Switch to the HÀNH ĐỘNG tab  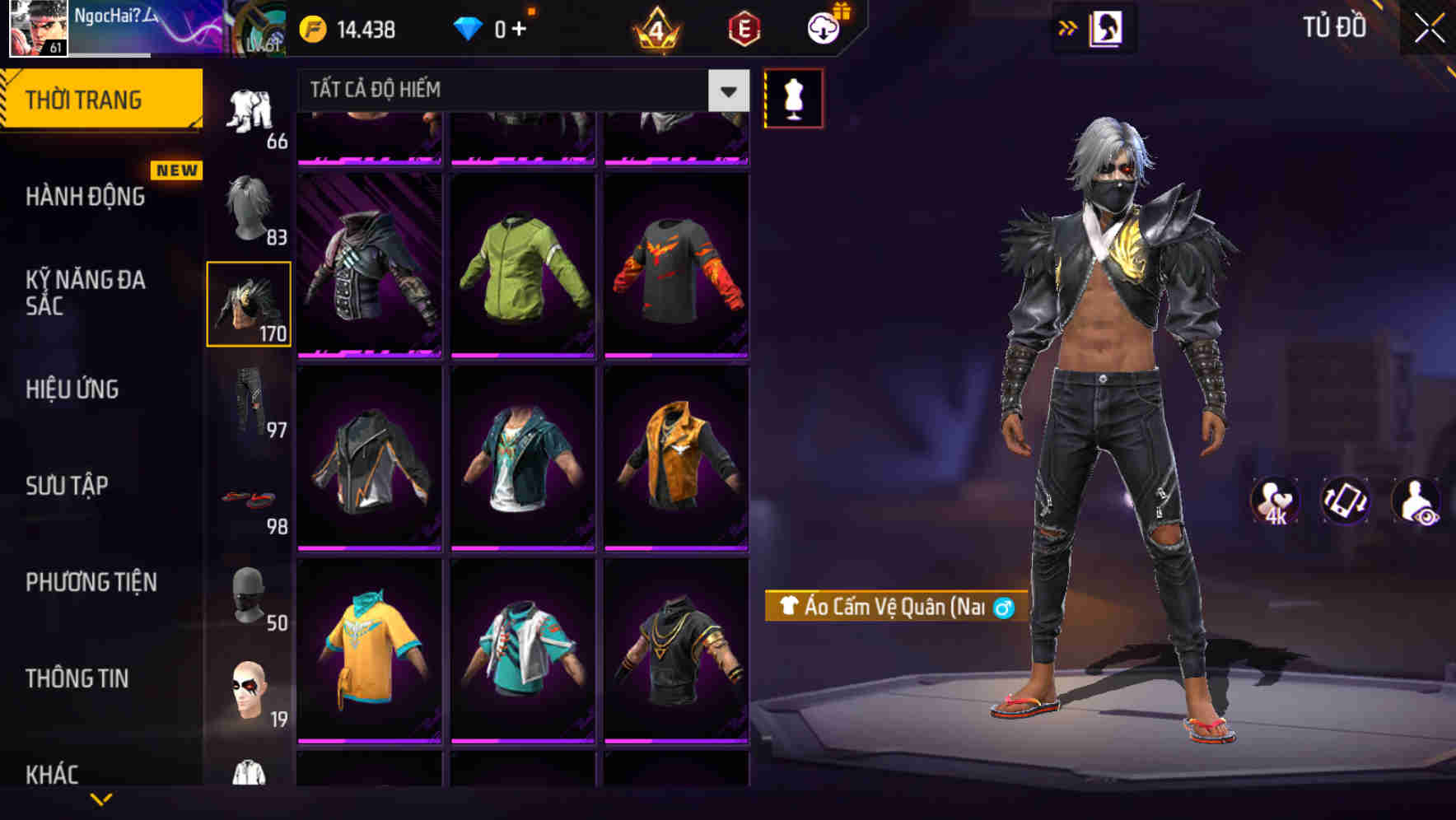[x=85, y=197]
